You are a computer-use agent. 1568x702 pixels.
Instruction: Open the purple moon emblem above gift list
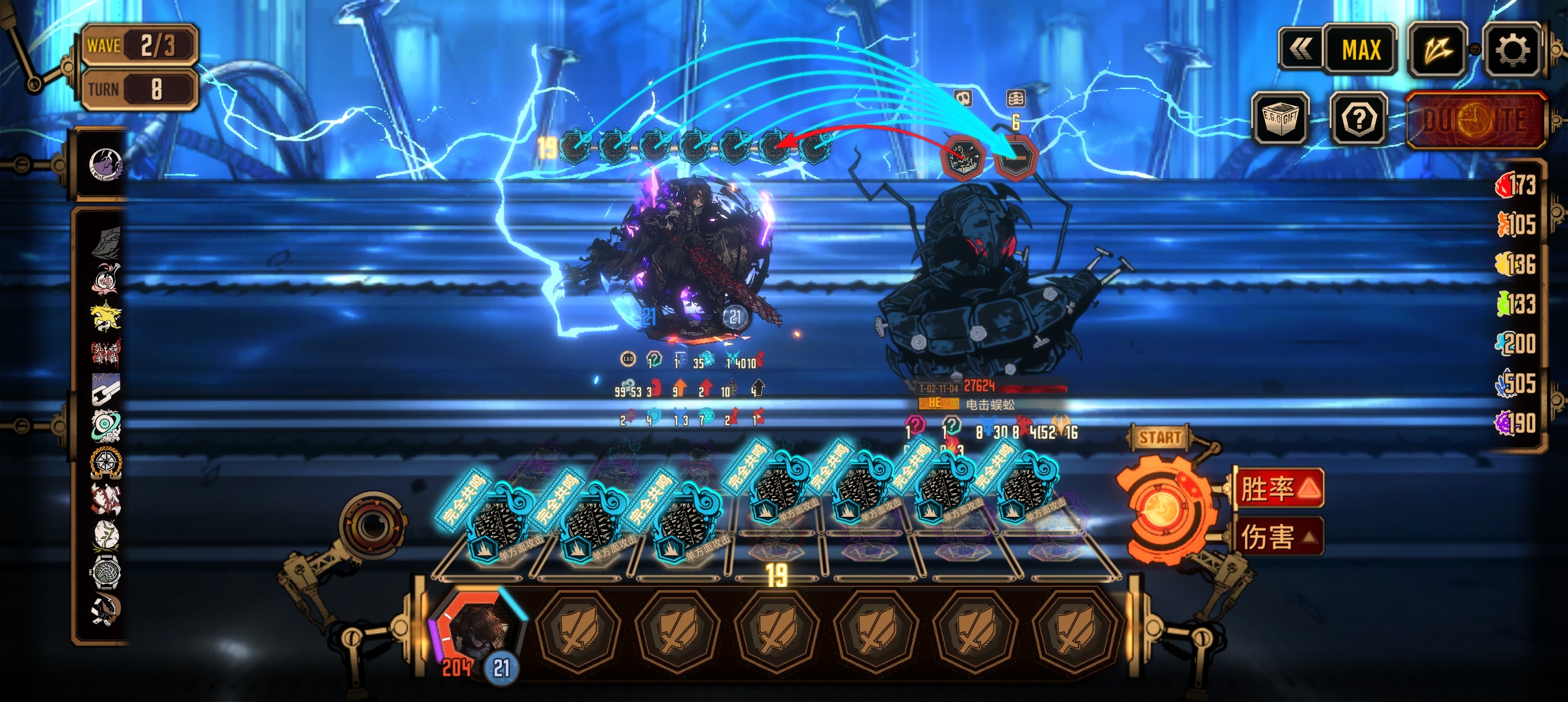105,164
